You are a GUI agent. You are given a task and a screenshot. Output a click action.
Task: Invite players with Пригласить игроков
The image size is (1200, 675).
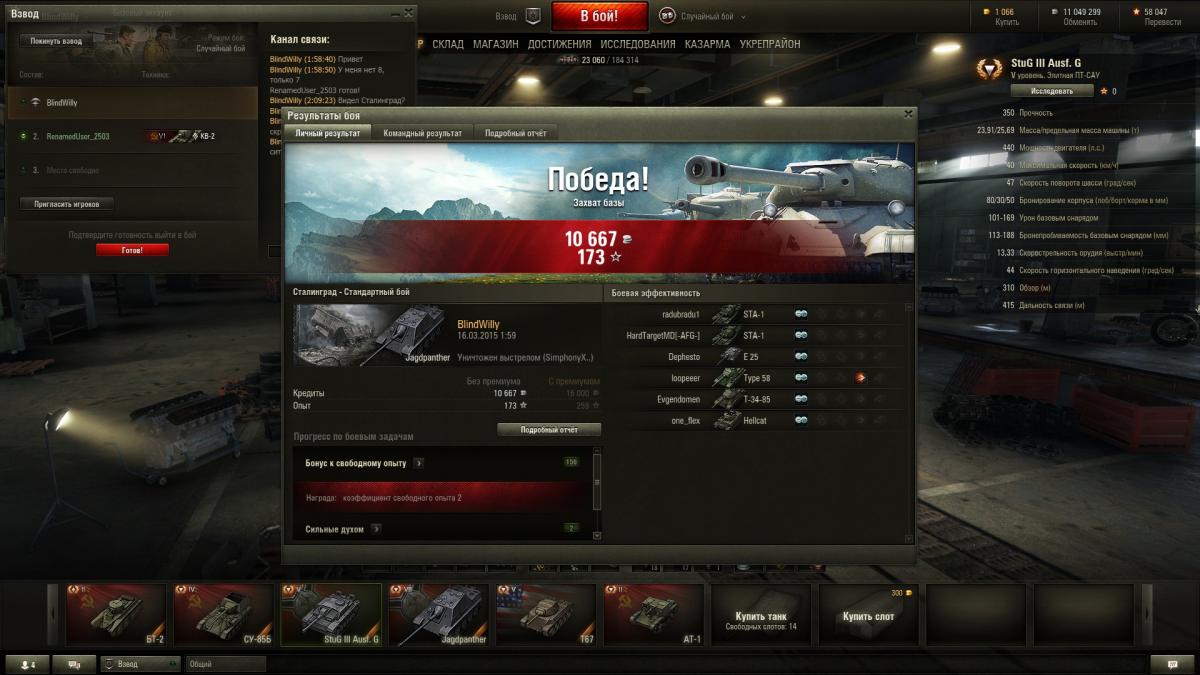(x=66, y=204)
